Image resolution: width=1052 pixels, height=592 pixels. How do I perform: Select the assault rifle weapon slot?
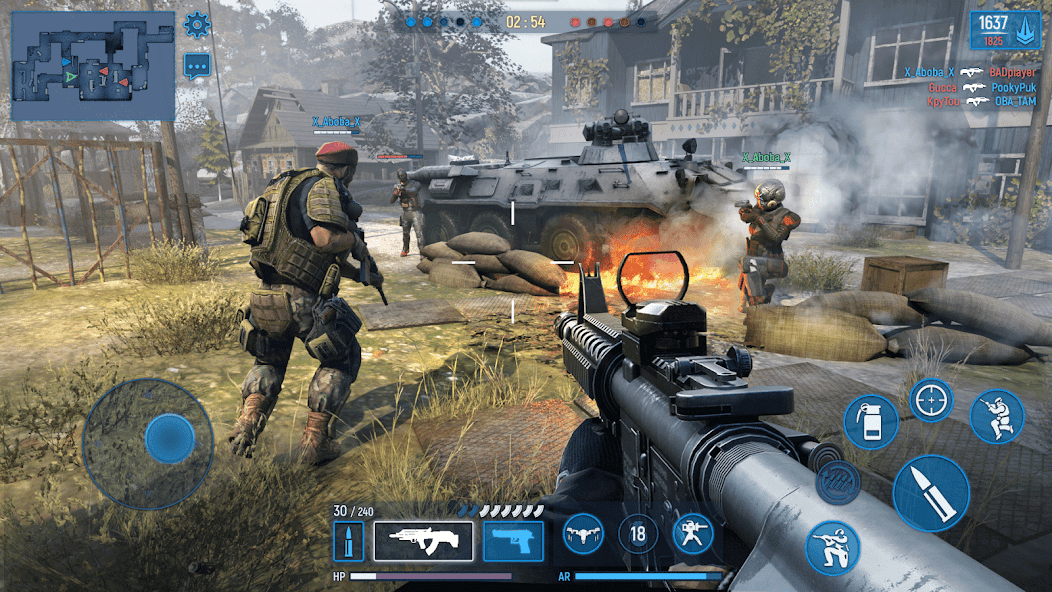point(423,541)
